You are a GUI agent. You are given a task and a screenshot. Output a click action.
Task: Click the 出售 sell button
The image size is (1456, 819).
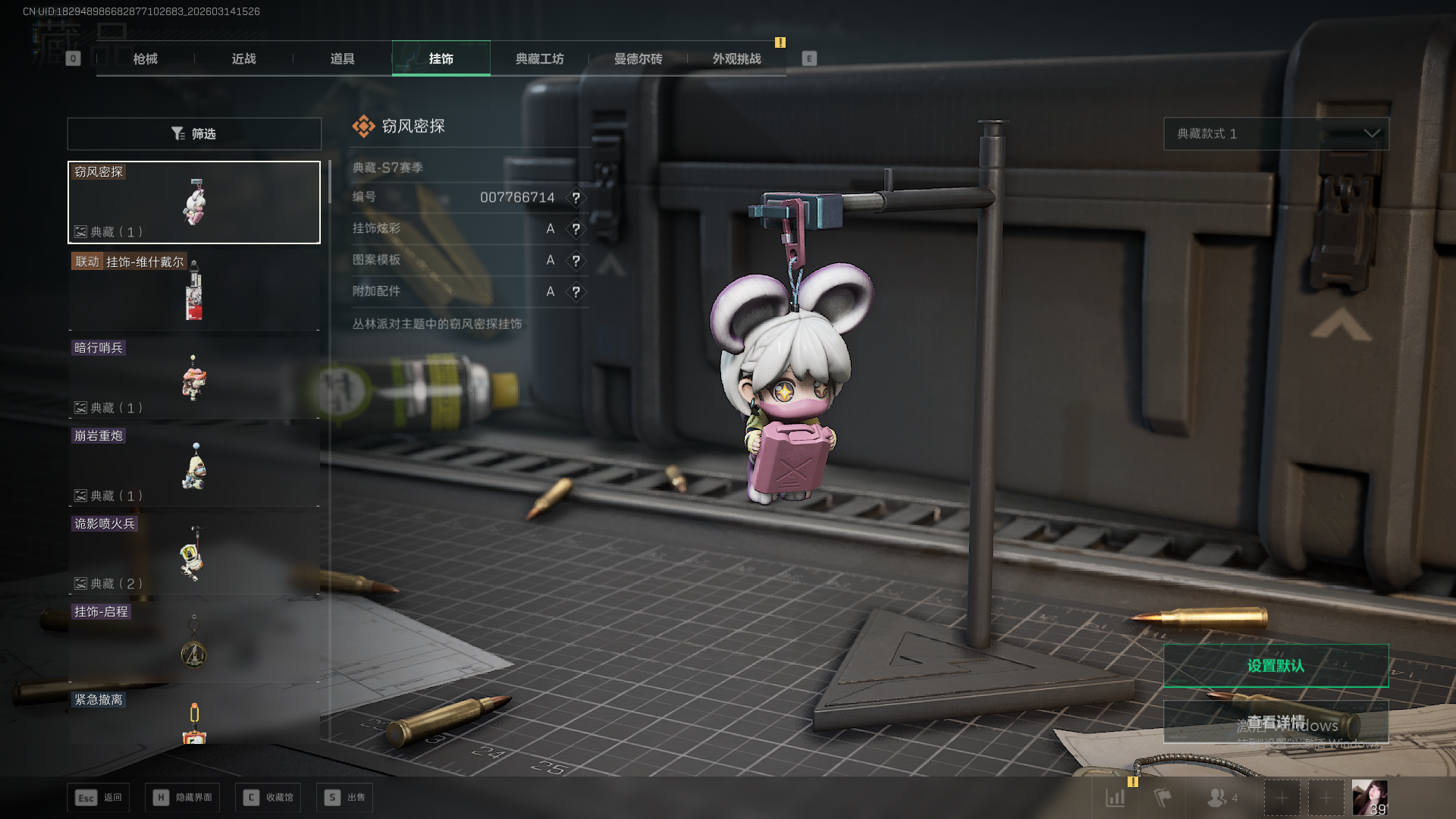coord(345,798)
